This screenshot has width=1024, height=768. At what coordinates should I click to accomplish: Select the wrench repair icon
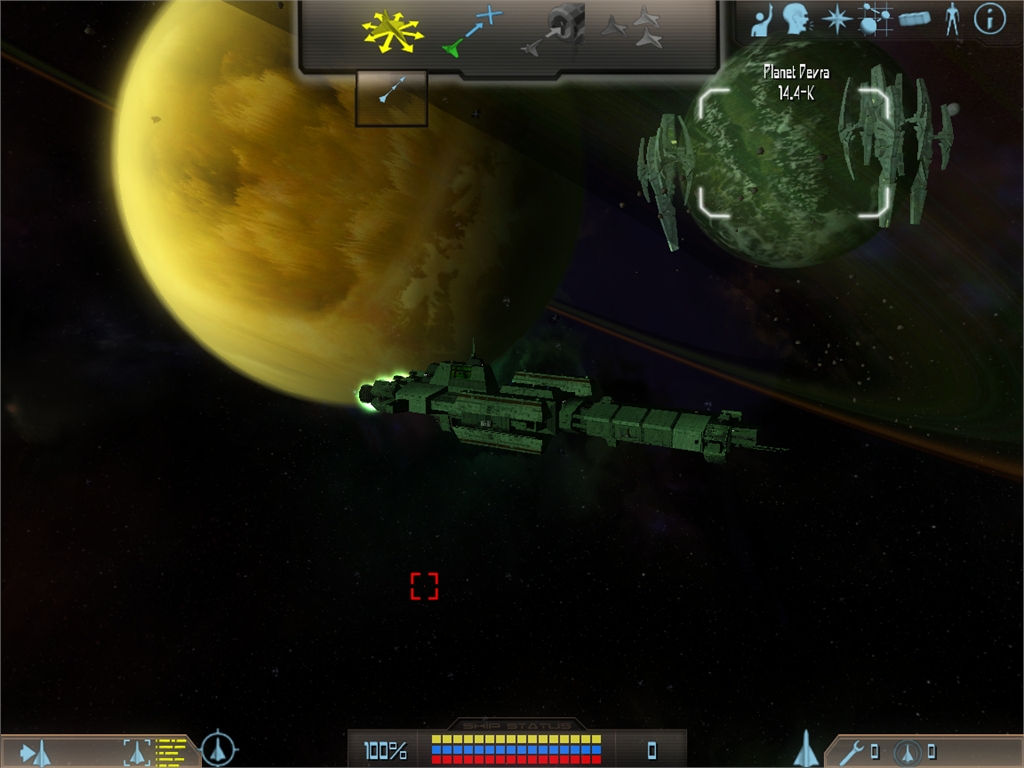point(851,751)
